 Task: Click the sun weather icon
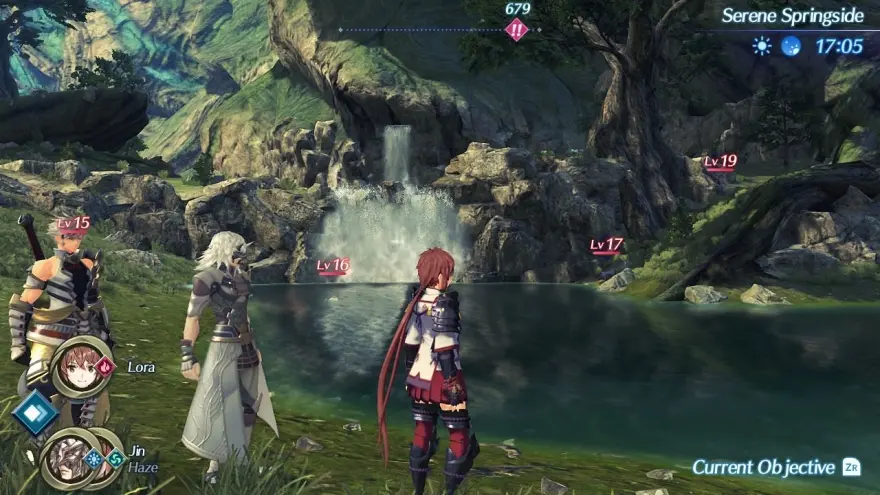[762, 46]
